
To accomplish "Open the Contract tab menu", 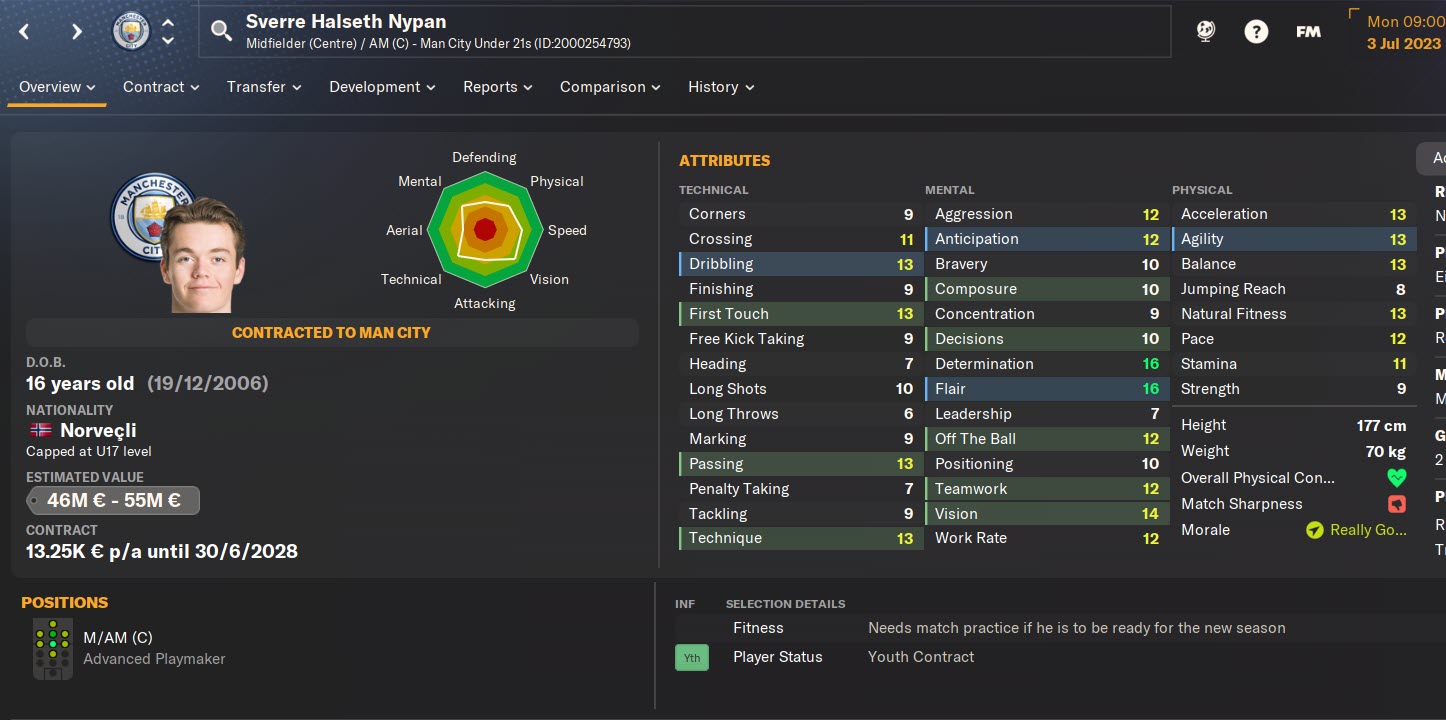I will click(x=161, y=87).
